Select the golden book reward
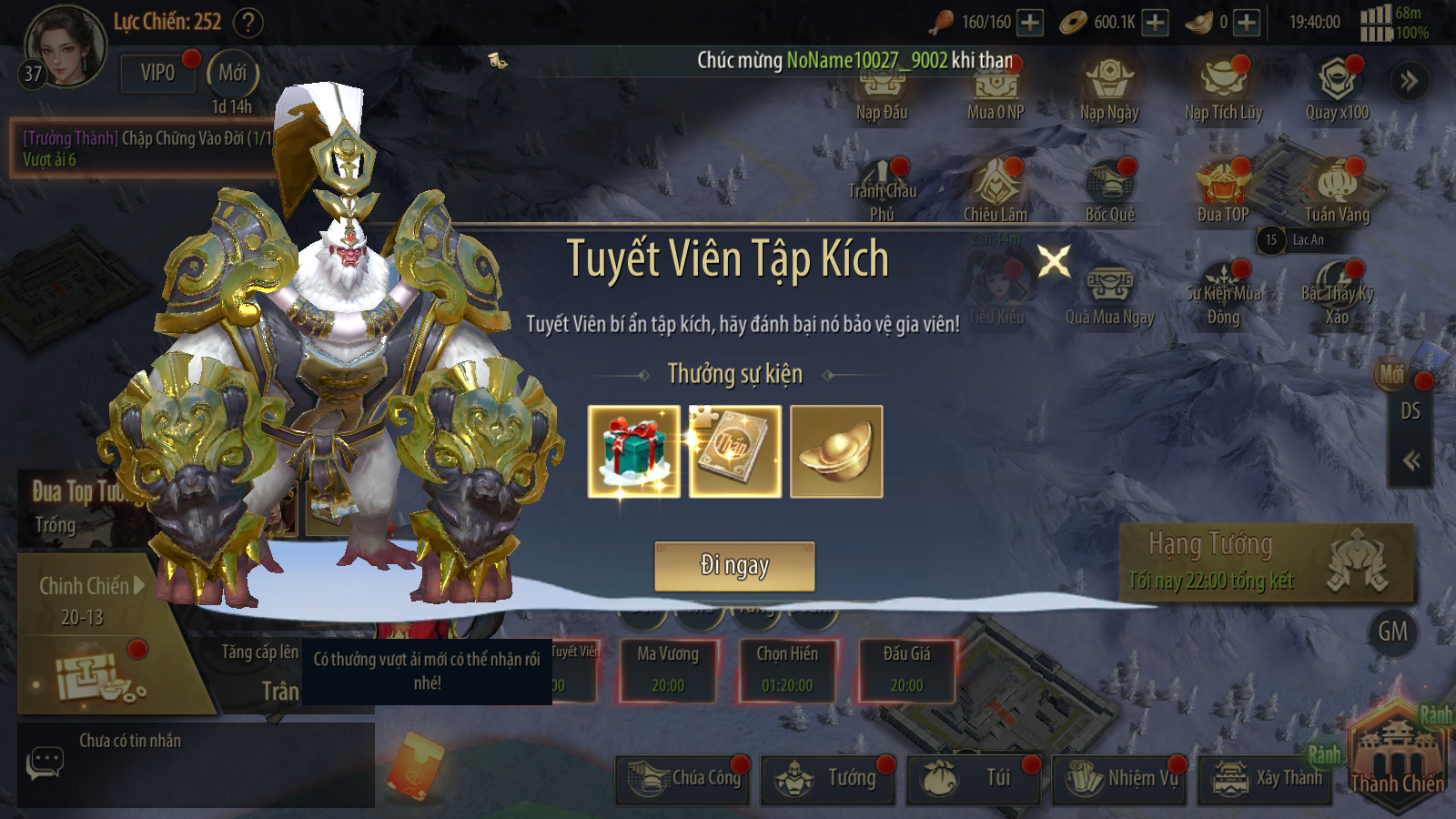The width and height of the screenshot is (1456, 819). click(x=735, y=451)
